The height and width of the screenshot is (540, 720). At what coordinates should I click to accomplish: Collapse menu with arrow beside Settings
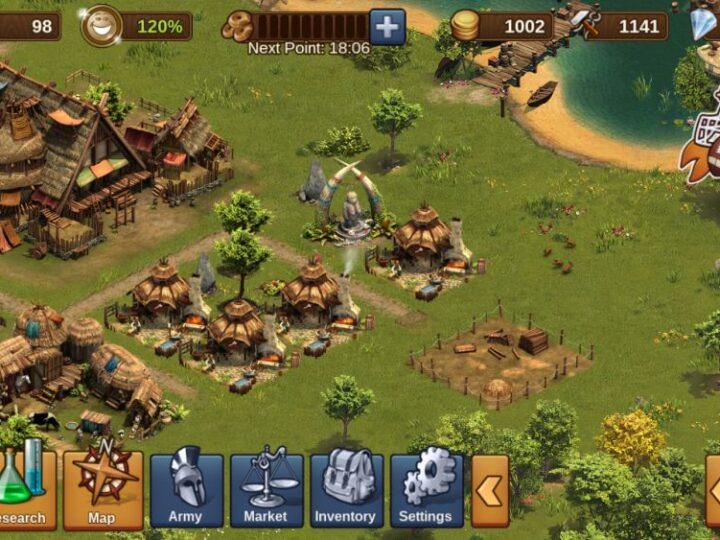[x=490, y=491]
